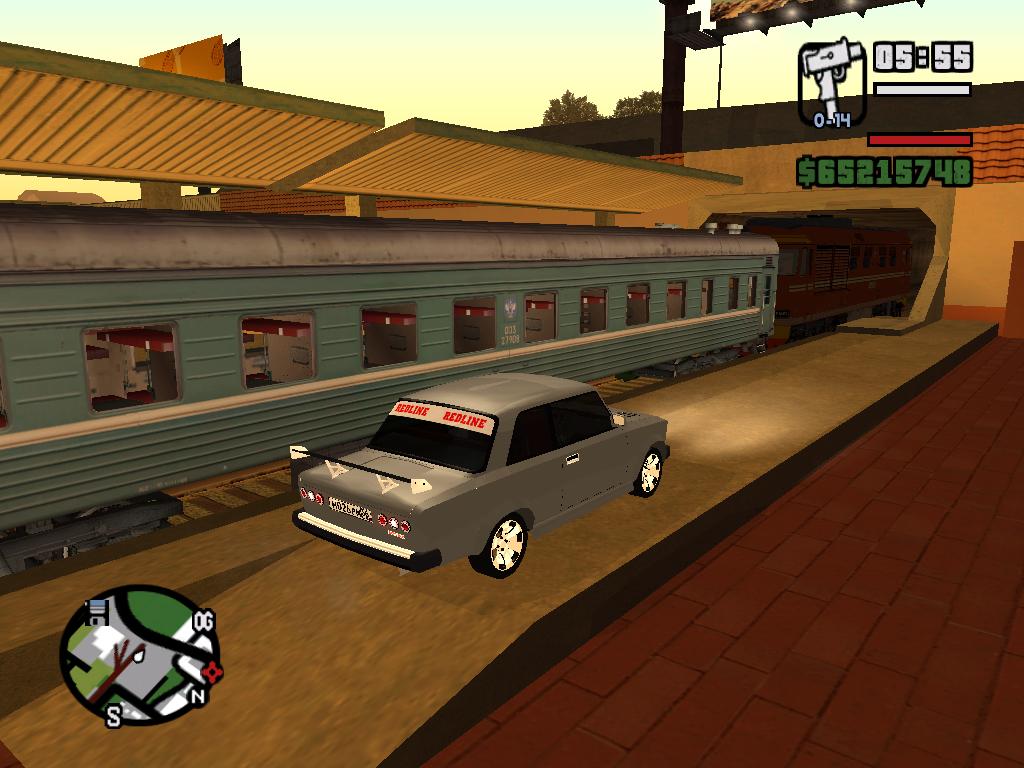Click the red marker on radar edge
The height and width of the screenshot is (768, 1024).
[x=212, y=672]
